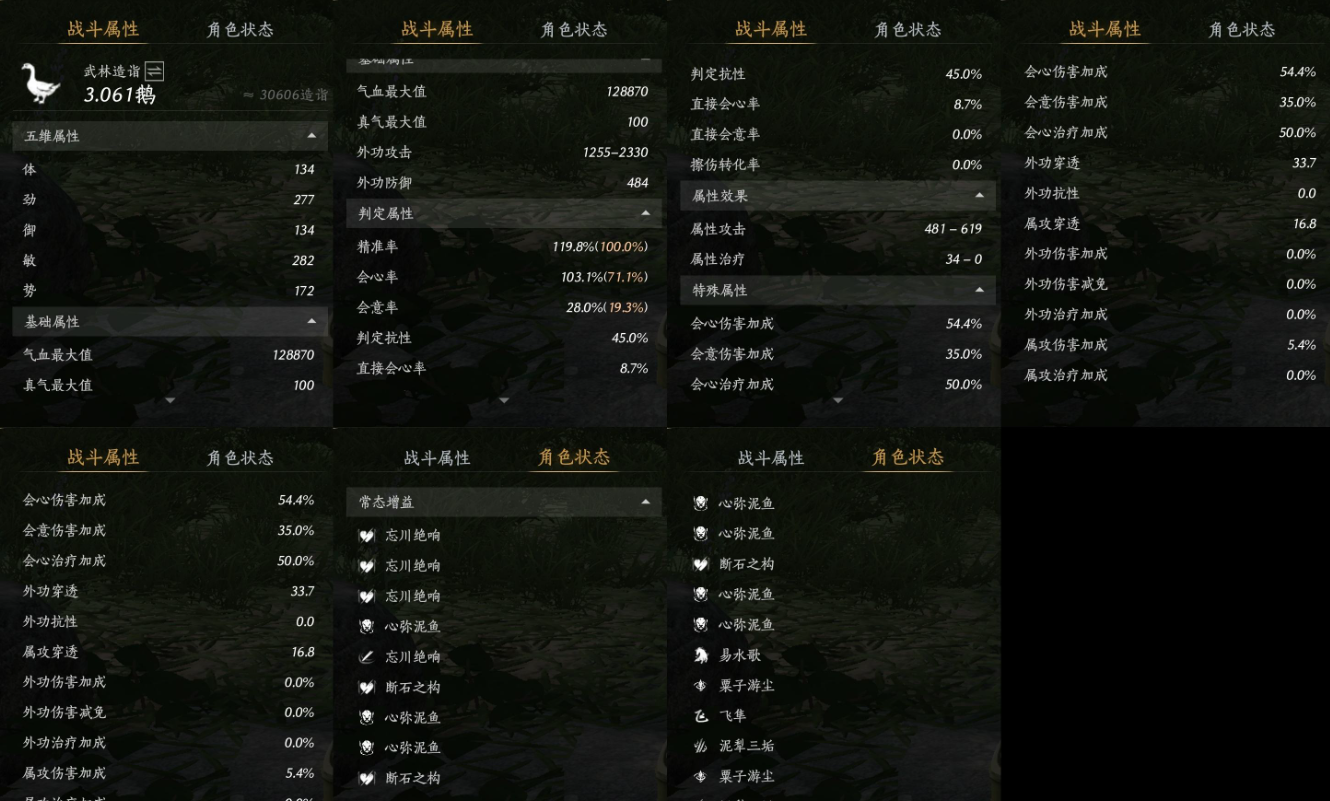1330x801 pixels.
Task: Click the 泥犁三垢 buff icon
Action: click(701, 744)
